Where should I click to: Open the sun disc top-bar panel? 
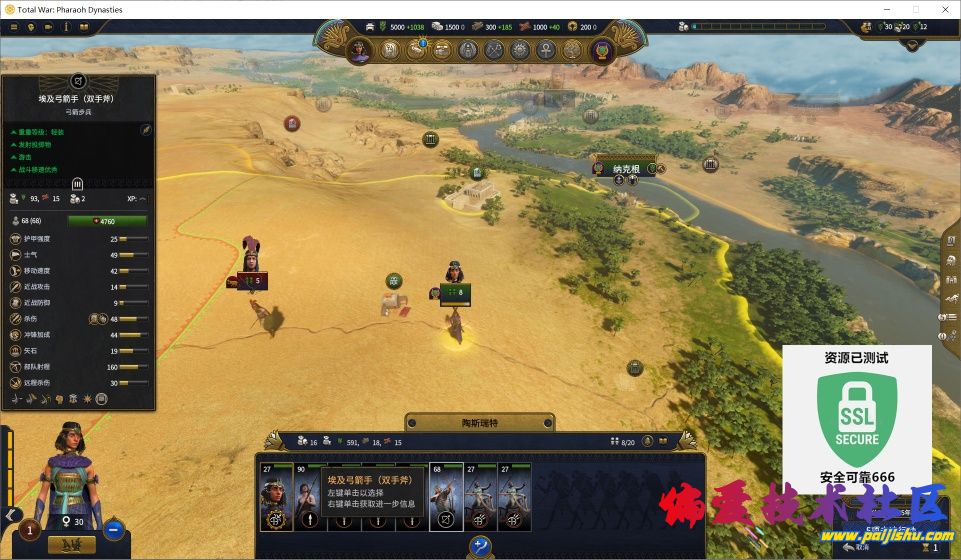click(520, 49)
